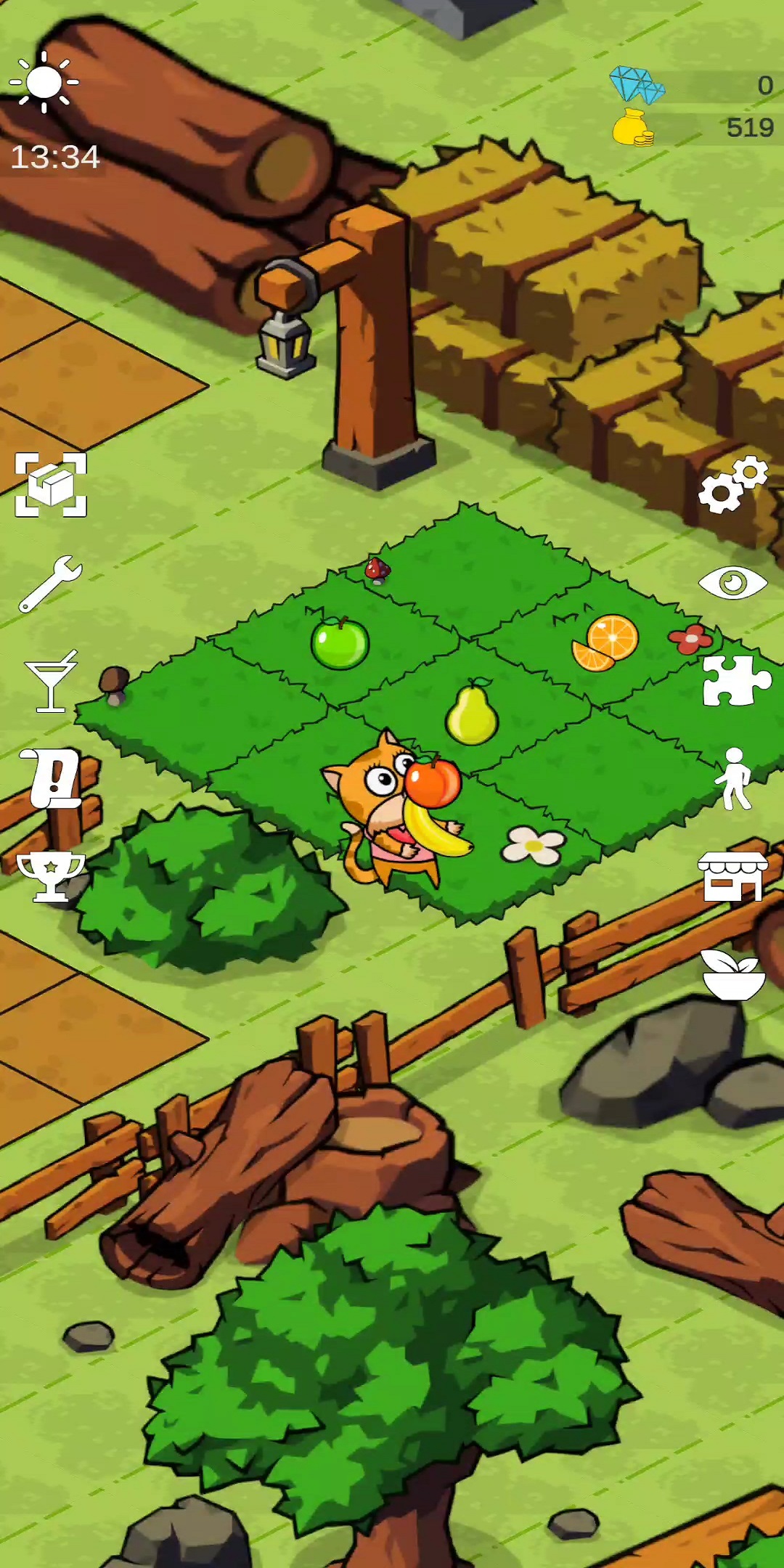This screenshot has width=784, height=1568.
Task: Open the exclamation scroll quest icon
Action: [52, 779]
